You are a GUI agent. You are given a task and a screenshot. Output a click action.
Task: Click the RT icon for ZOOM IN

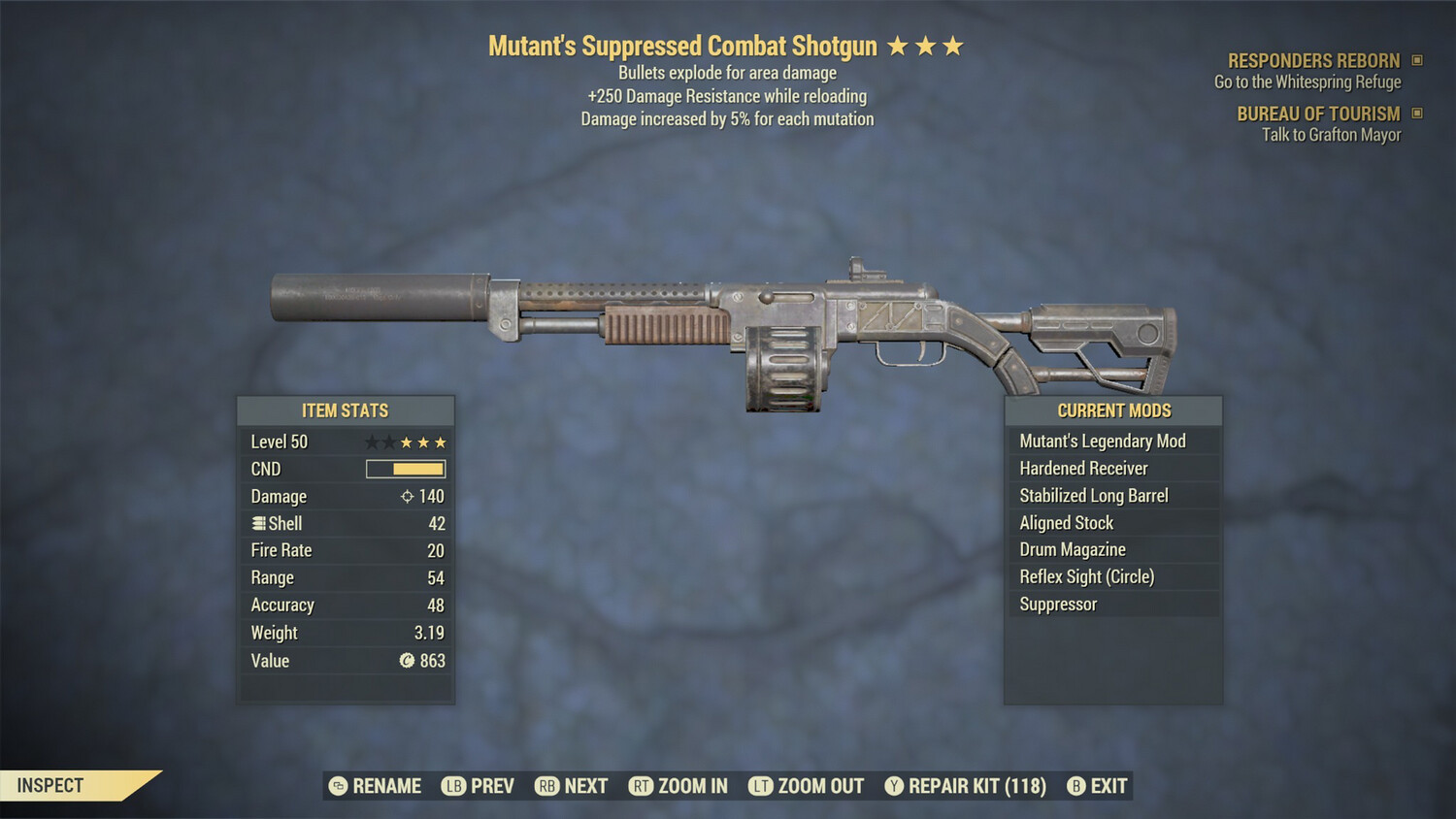pos(642,786)
